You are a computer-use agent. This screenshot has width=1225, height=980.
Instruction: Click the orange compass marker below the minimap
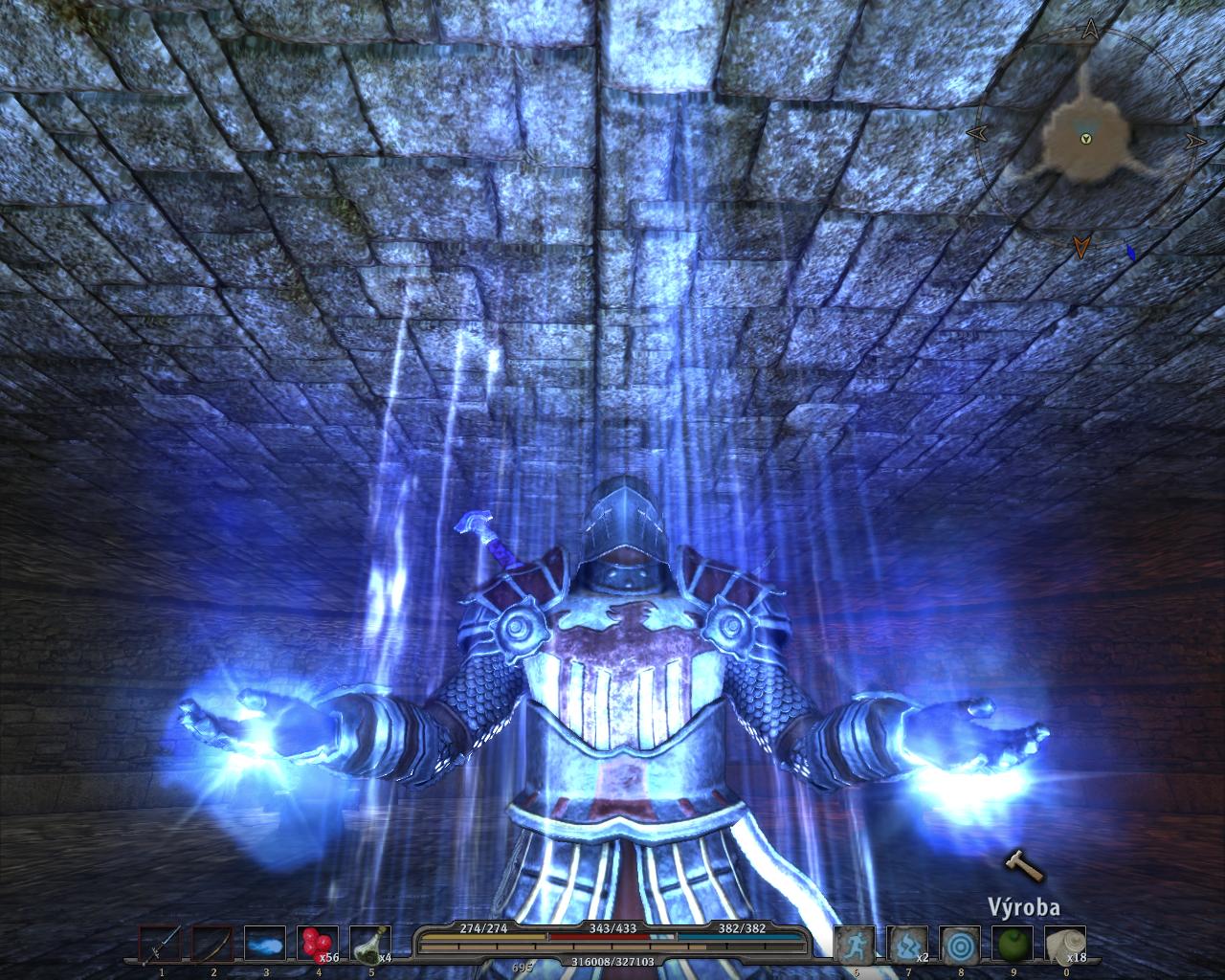point(1082,246)
